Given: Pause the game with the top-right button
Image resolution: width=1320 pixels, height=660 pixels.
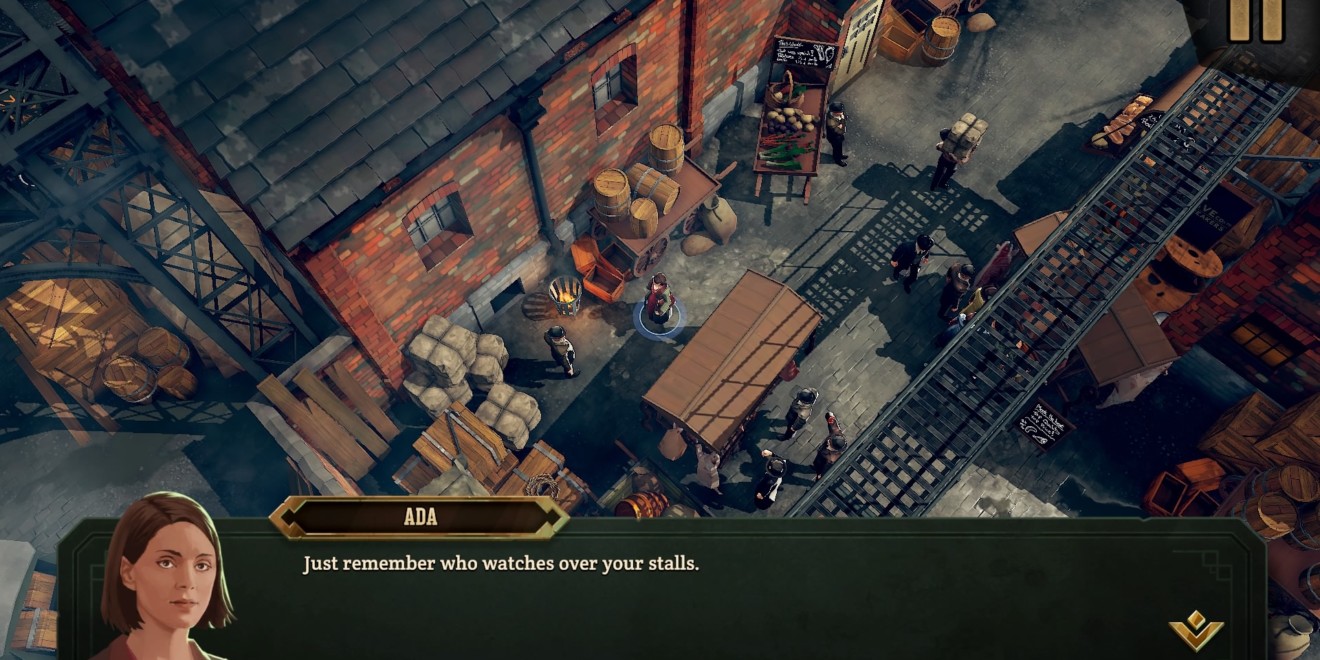Looking at the screenshot, I should coord(1255,20).
